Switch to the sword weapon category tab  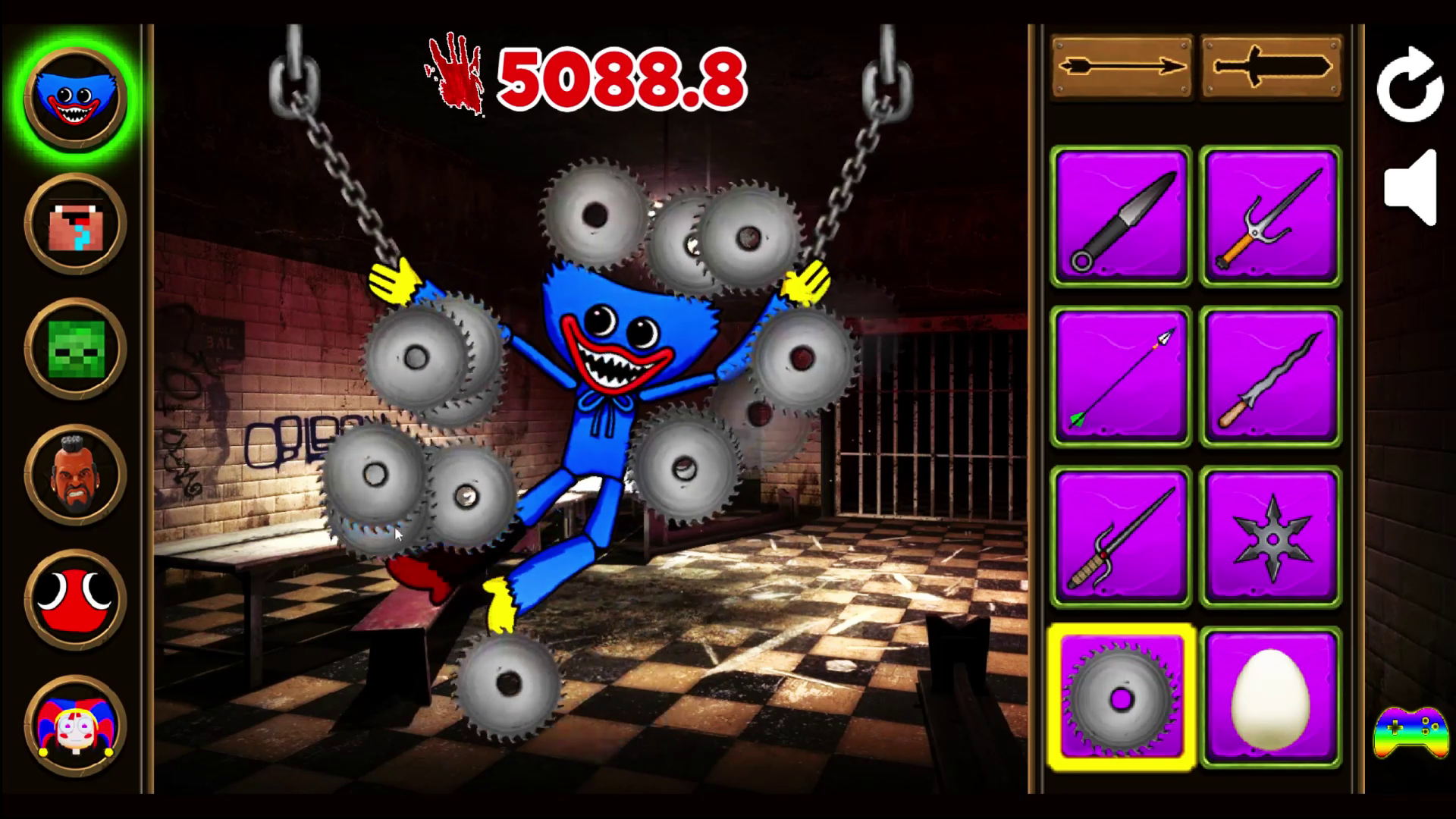1270,68
